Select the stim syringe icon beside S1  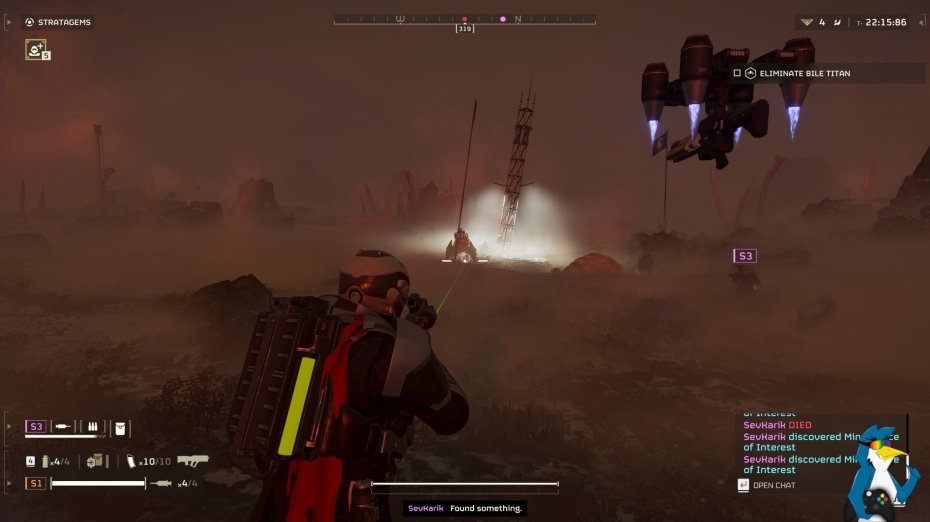coord(160,483)
